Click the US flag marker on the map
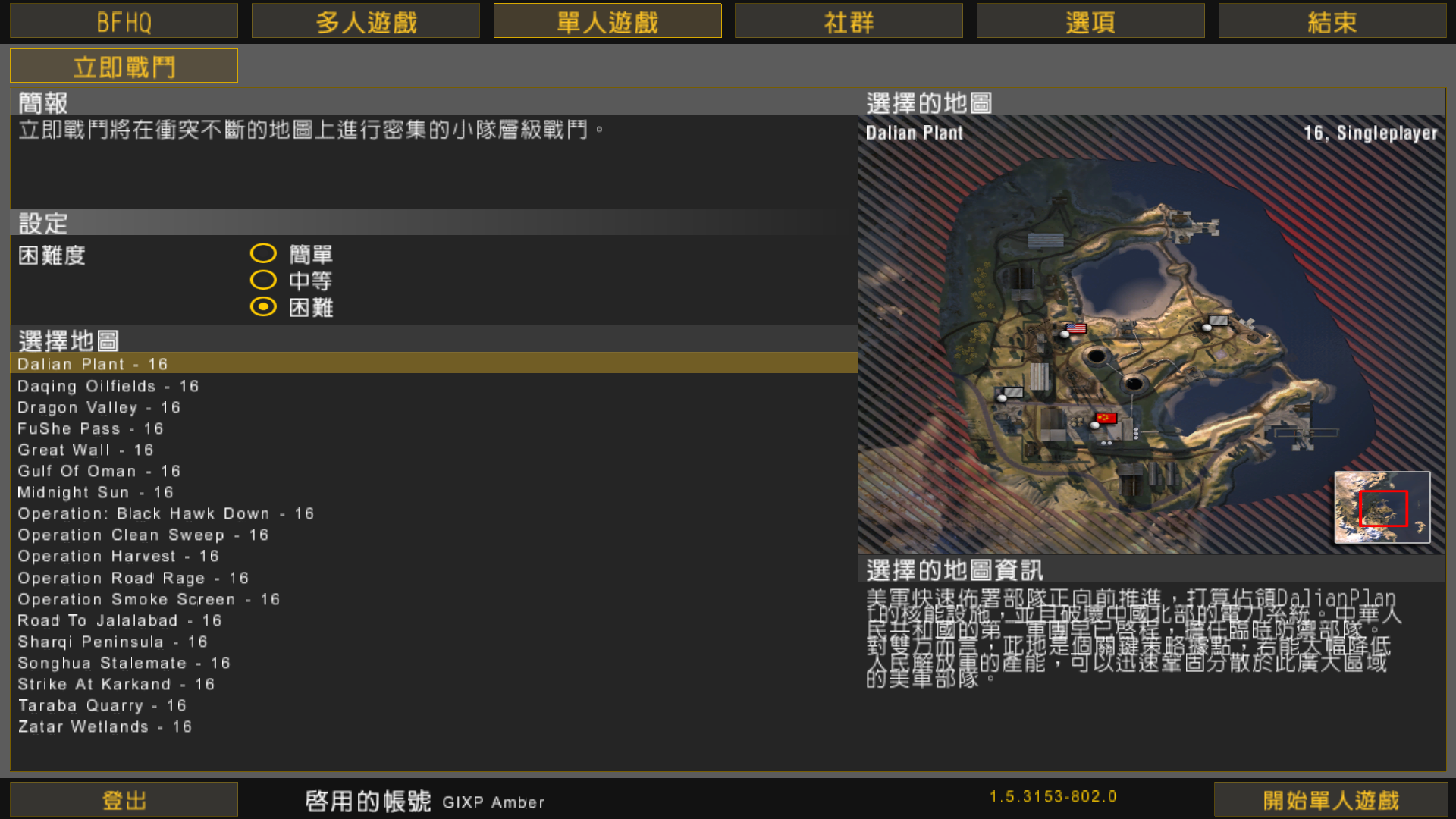 point(1075,328)
